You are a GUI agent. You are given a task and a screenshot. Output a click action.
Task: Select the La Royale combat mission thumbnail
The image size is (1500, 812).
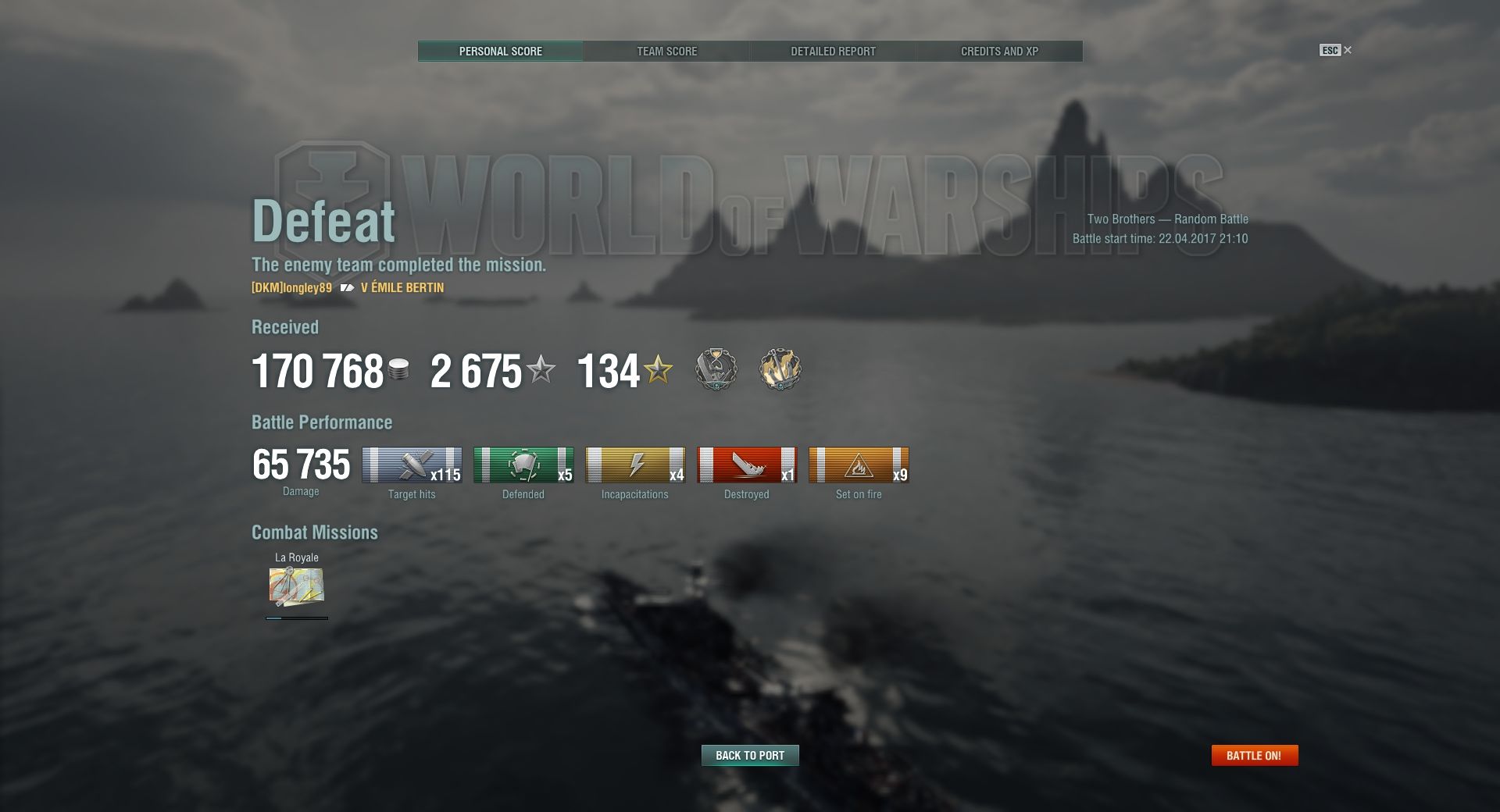pyautogui.click(x=296, y=587)
